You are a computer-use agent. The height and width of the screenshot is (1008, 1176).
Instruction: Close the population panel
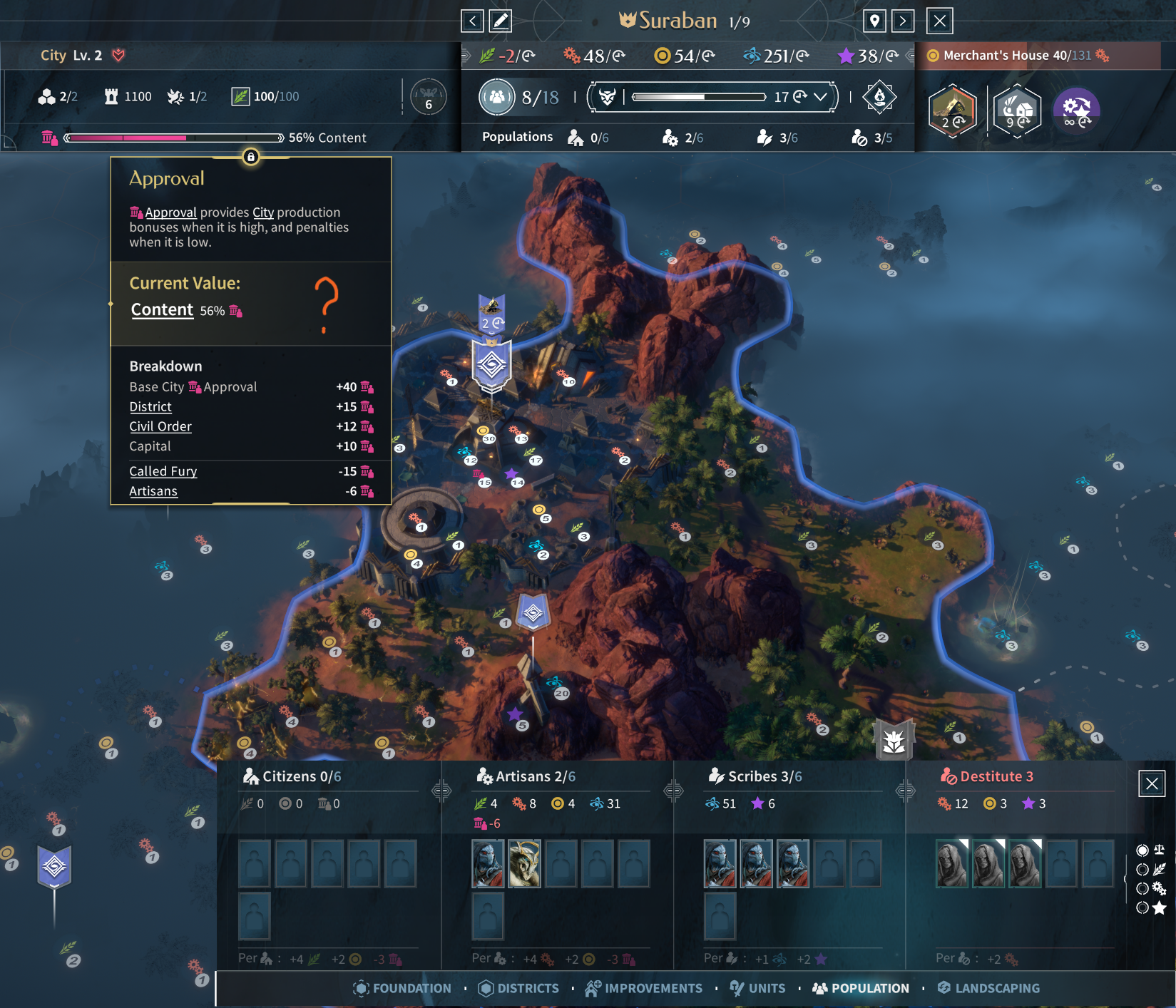tap(1152, 784)
